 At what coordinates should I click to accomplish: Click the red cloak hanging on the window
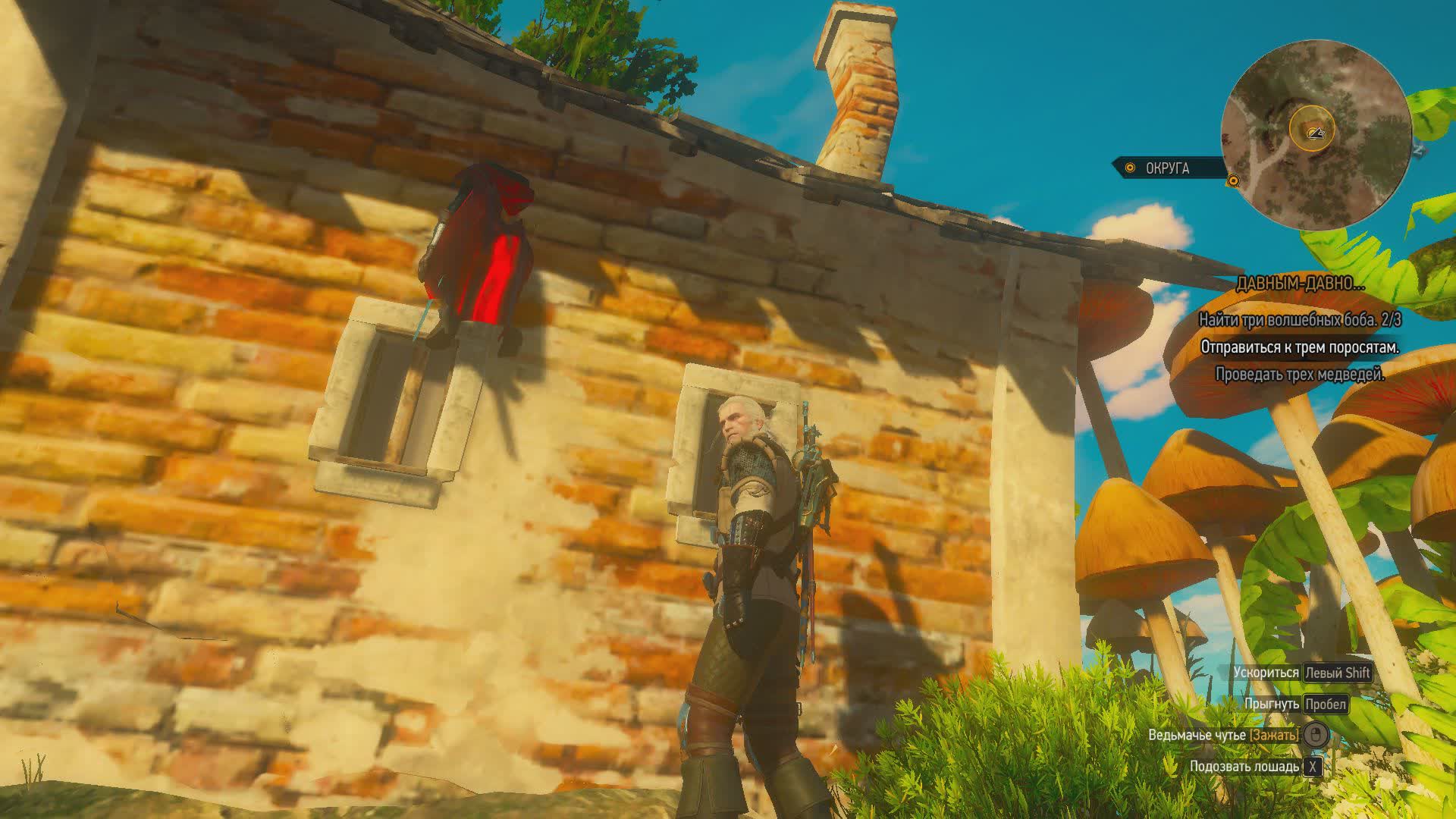tap(478, 250)
